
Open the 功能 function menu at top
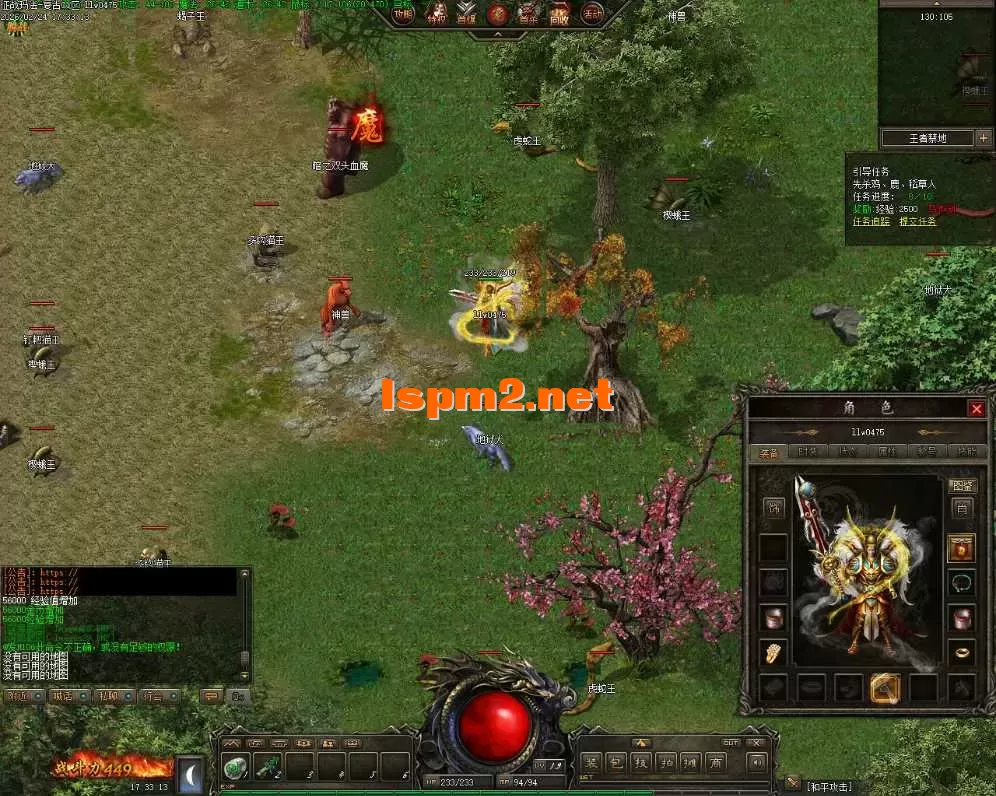tap(402, 14)
